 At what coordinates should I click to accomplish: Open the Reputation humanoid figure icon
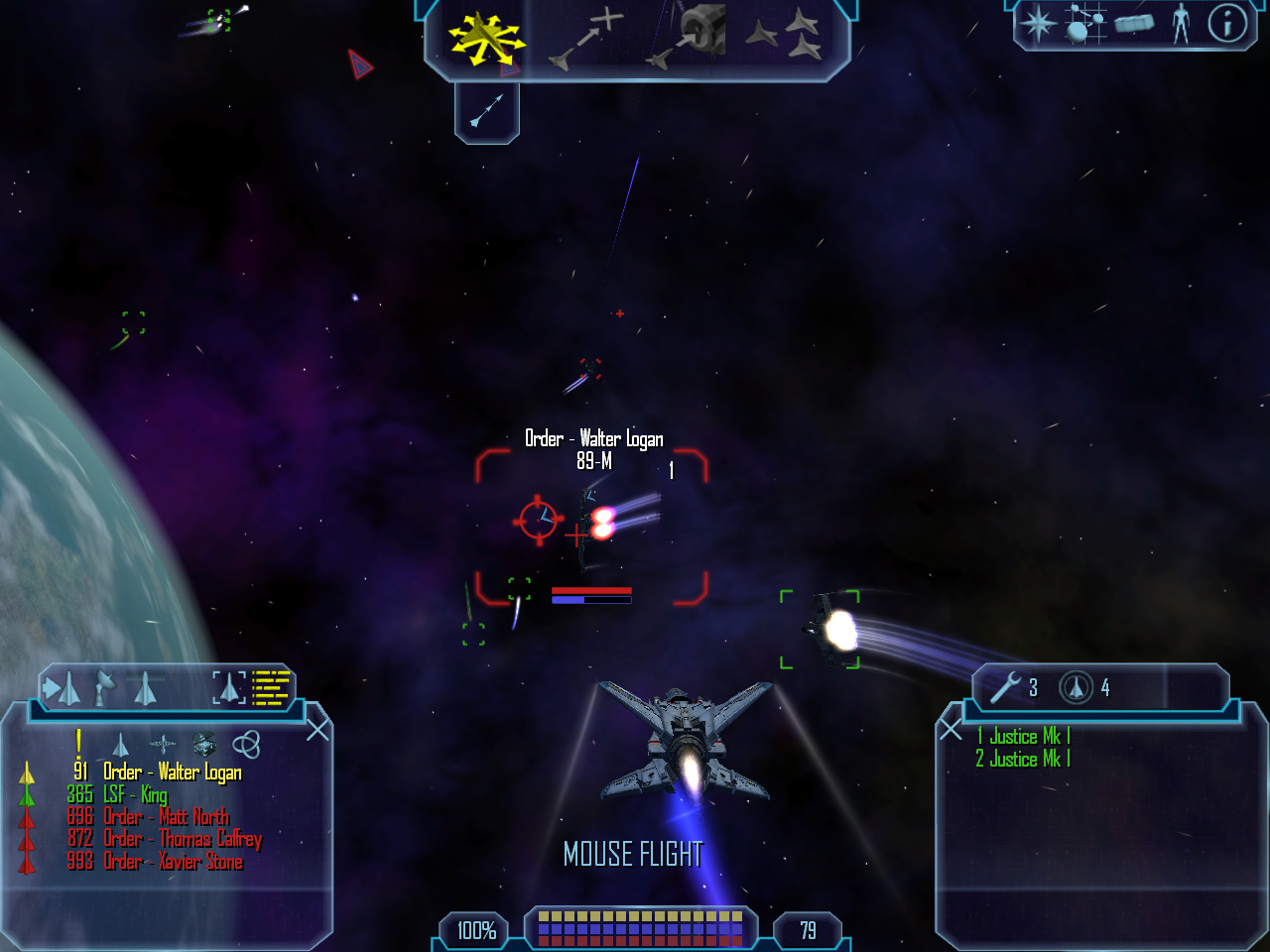coord(1181,24)
